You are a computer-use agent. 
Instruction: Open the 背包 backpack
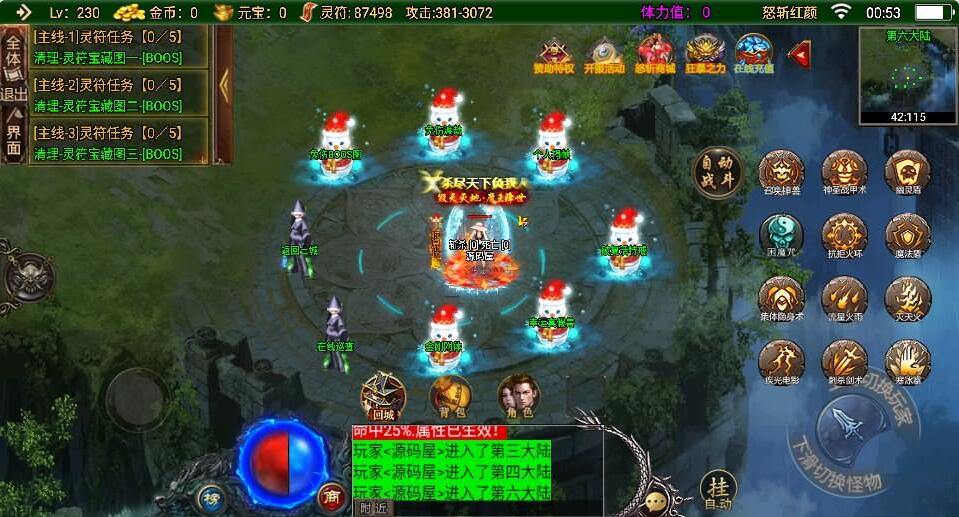[450, 394]
